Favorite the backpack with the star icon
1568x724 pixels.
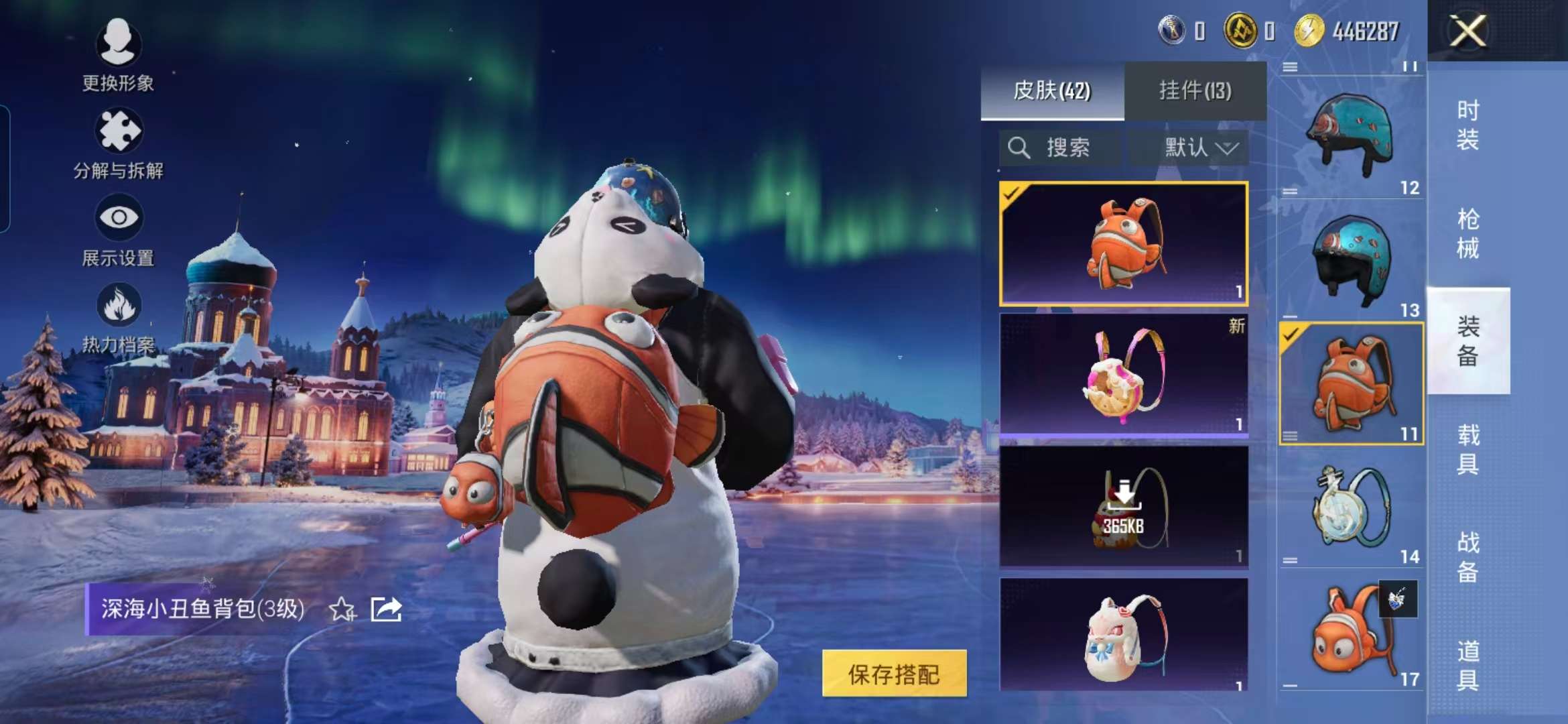coord(342,609)
